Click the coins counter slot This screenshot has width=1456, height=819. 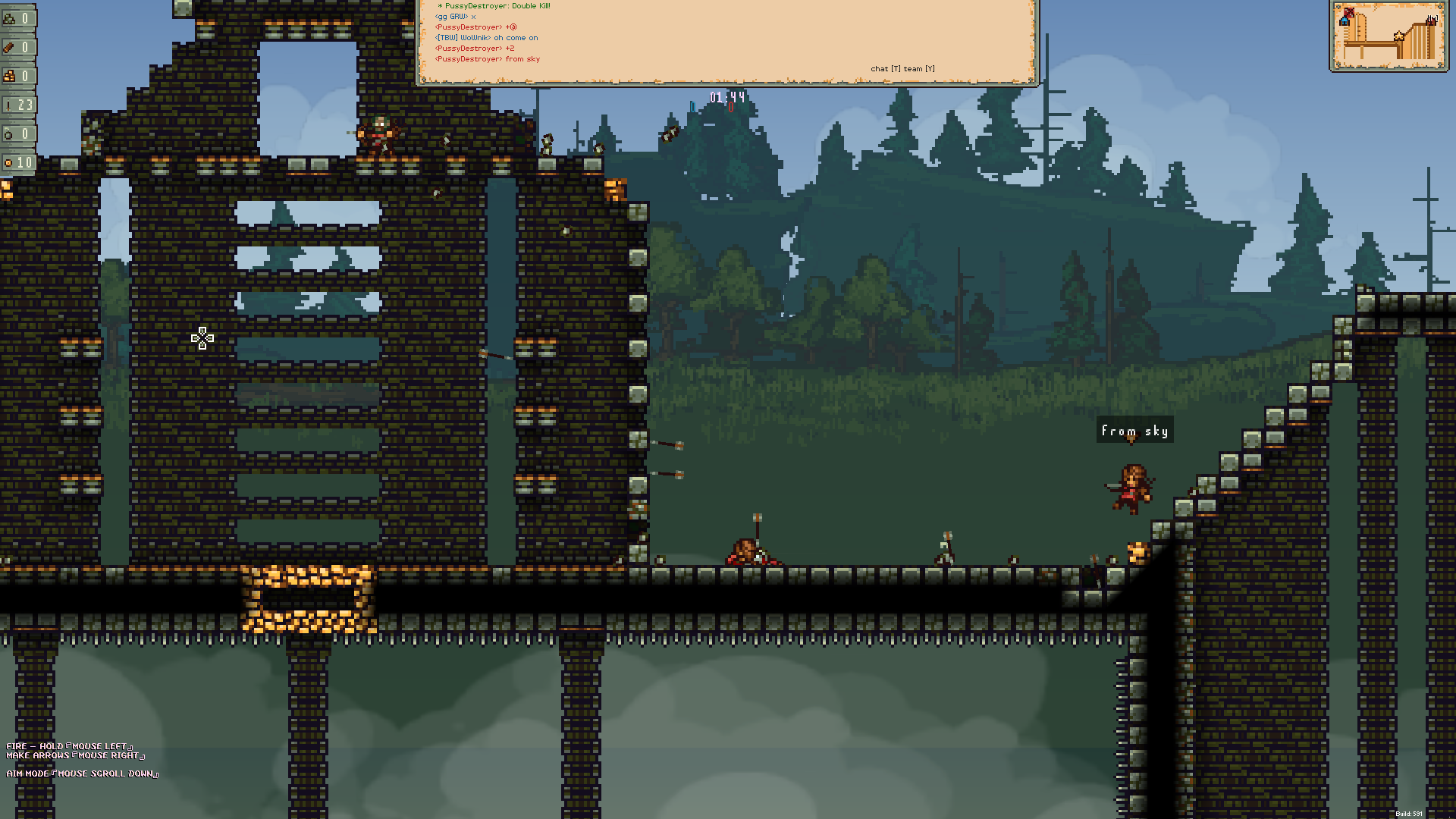point(17,162)
